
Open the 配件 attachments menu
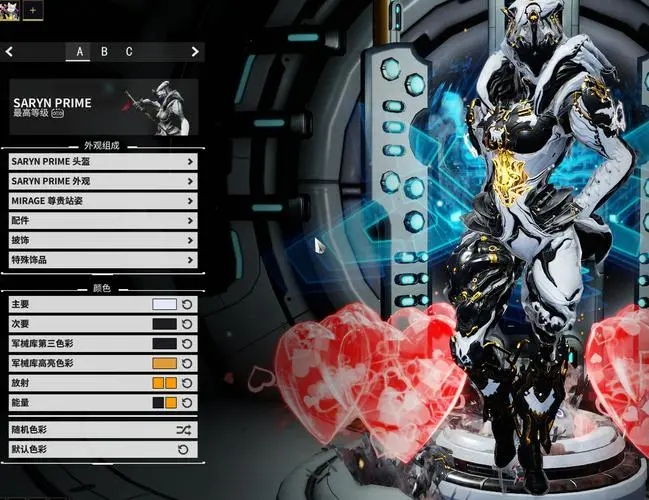pos(102,220)
